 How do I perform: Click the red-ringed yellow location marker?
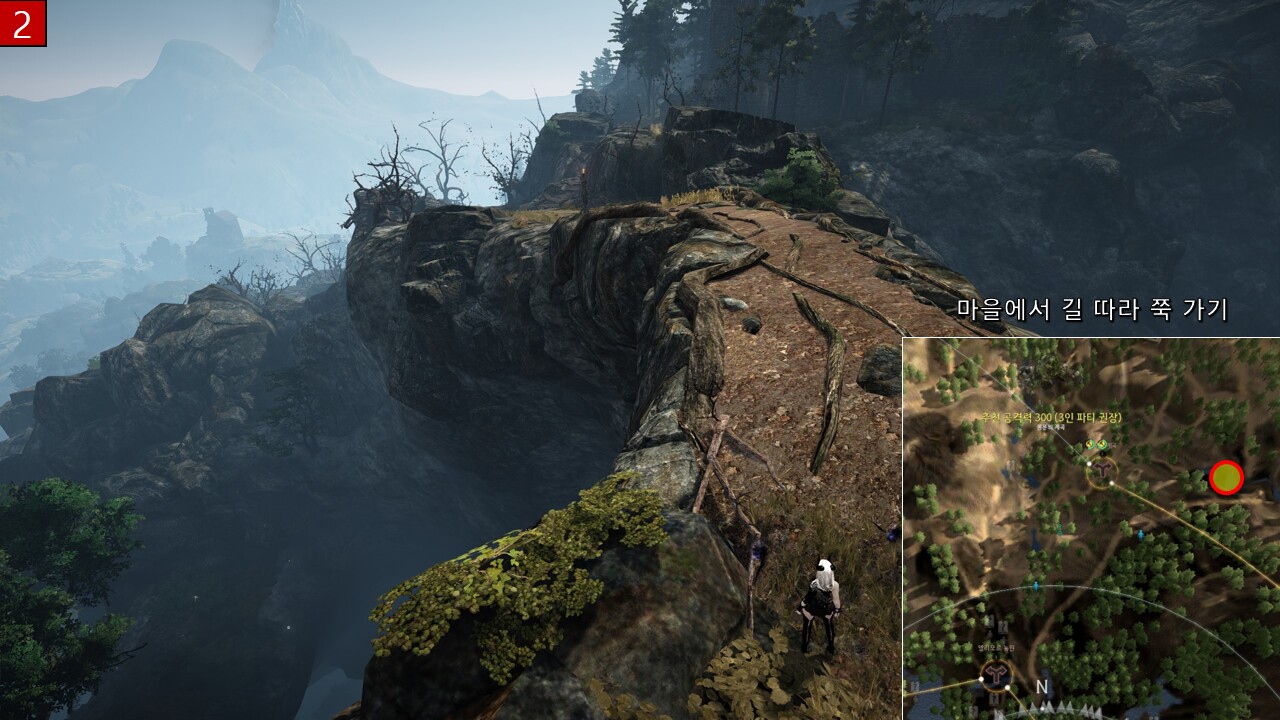click(x=1226, y=478)
